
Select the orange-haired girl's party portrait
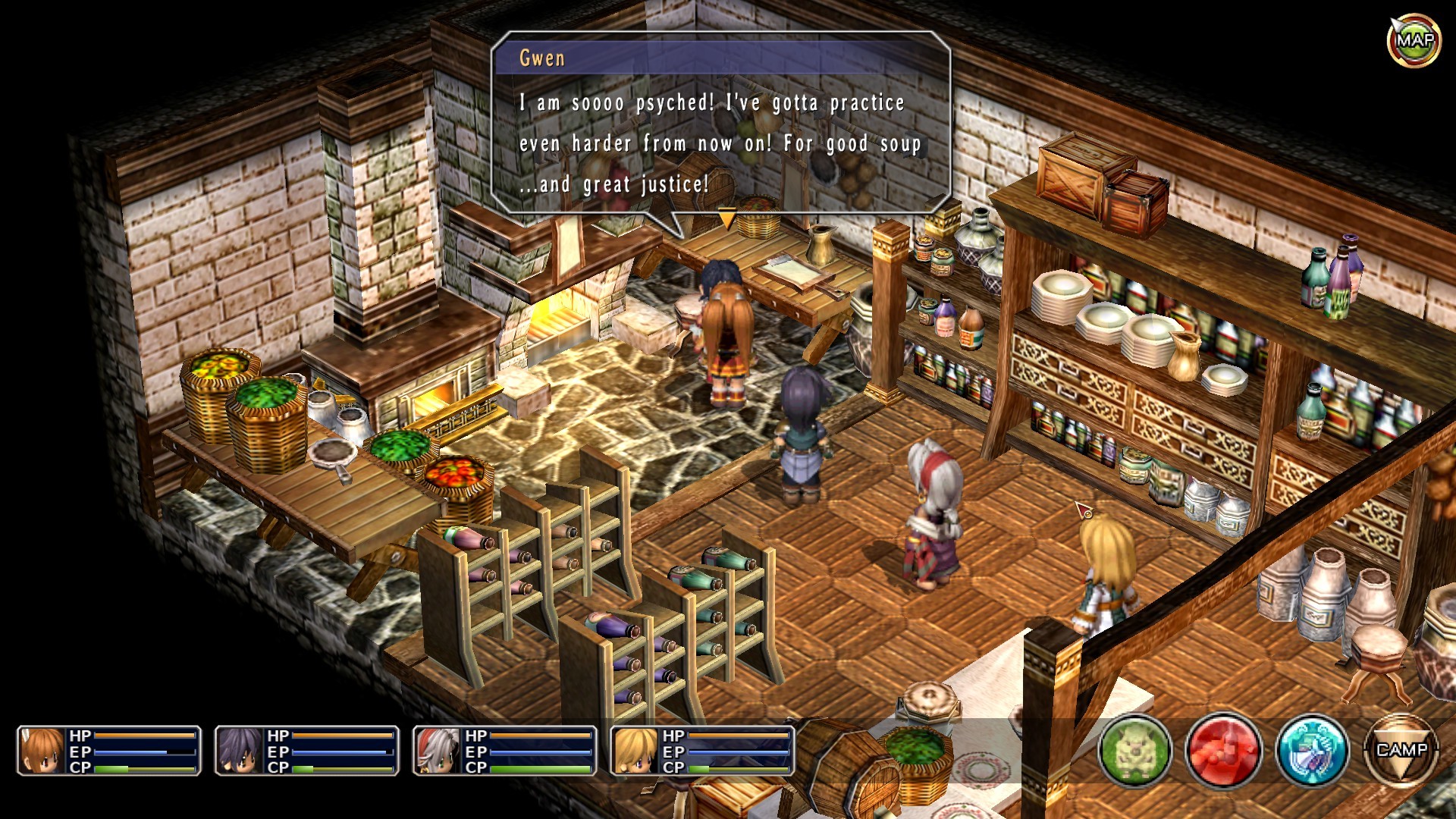click(42, 751)
